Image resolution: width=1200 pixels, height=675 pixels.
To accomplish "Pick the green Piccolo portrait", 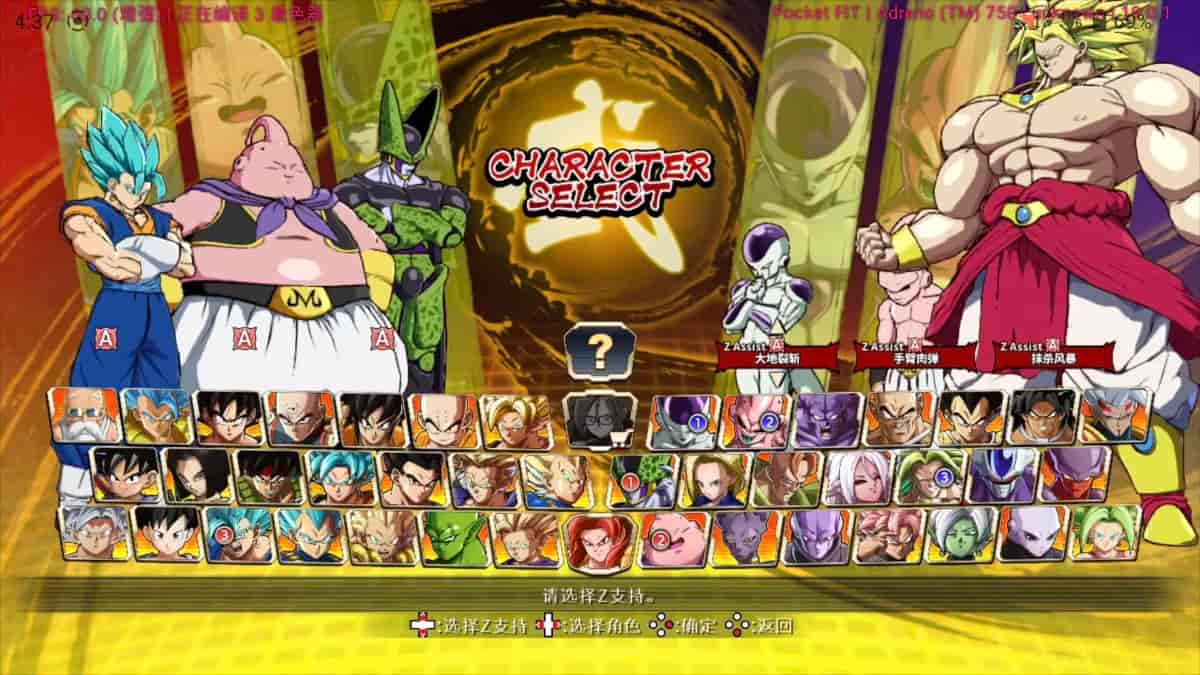I will coord(454,537).
